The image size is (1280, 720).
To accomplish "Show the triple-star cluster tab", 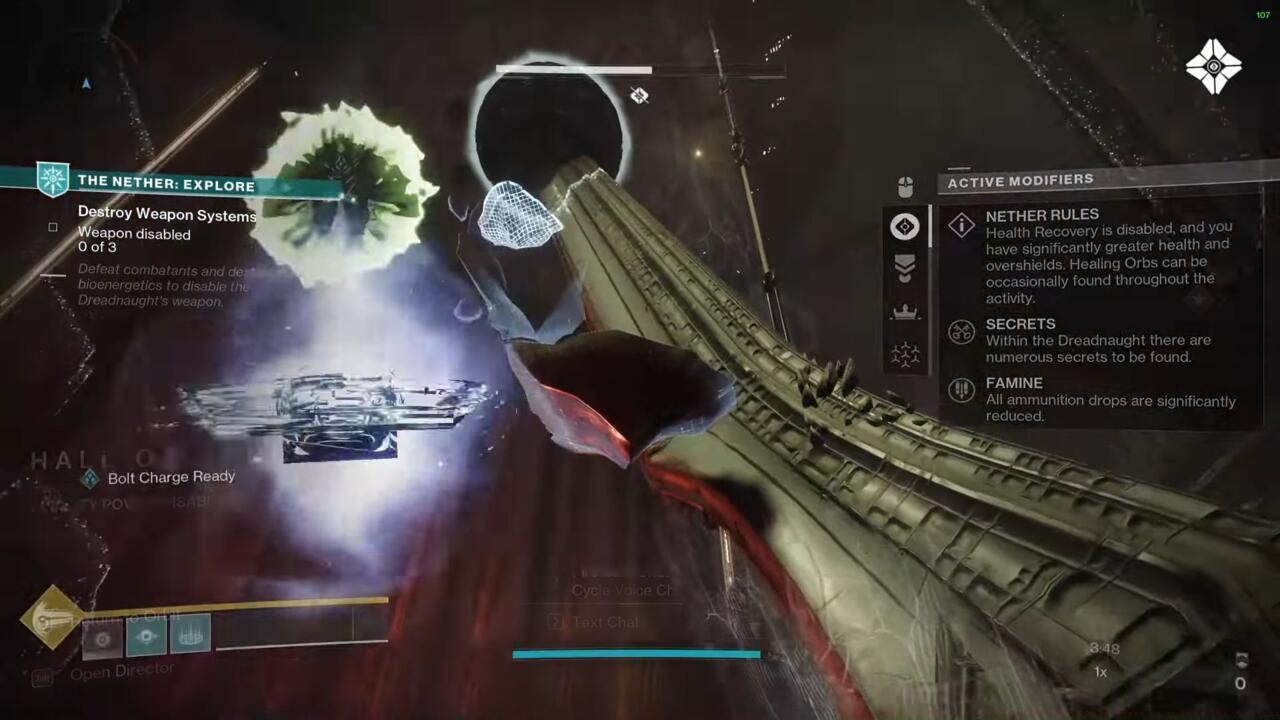I will pos(905,355).
